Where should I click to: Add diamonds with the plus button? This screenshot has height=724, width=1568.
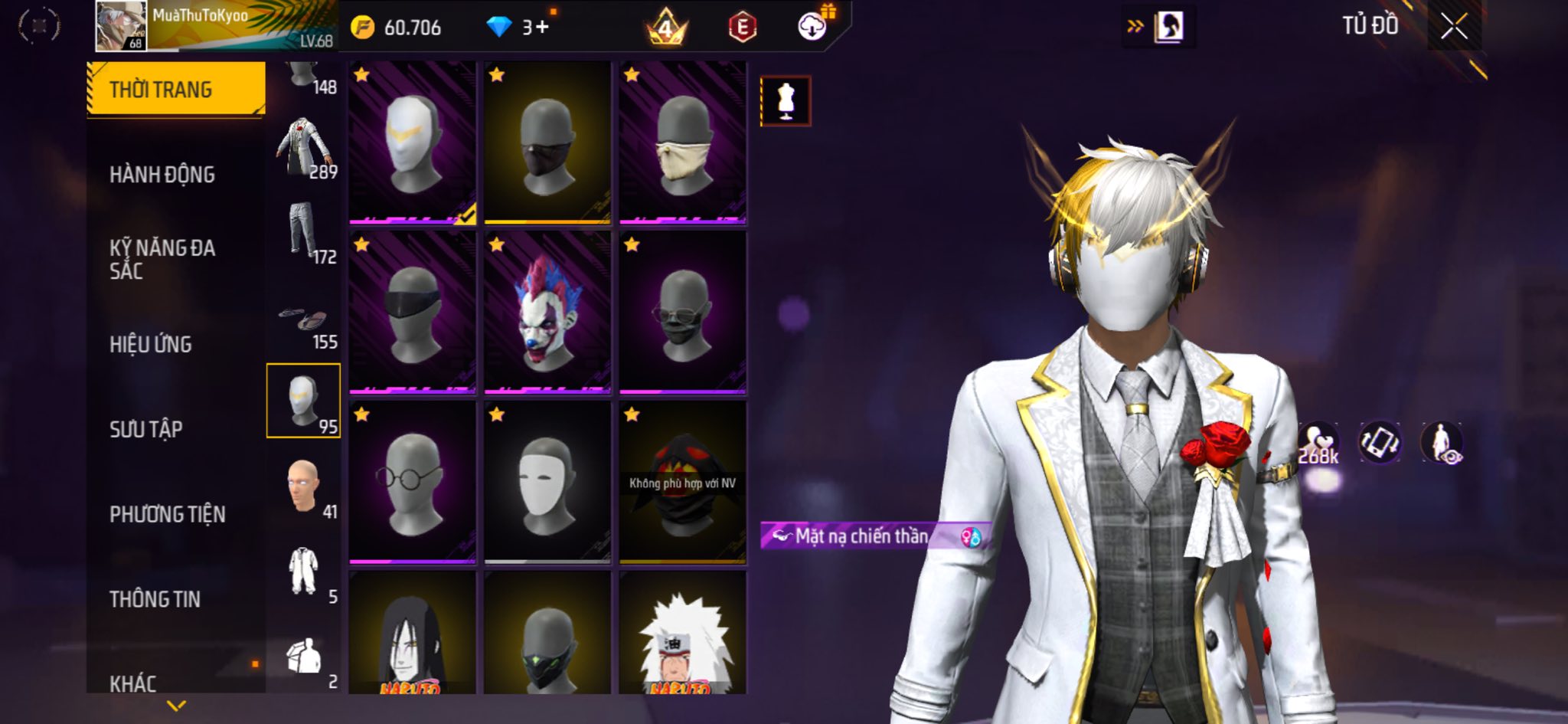(x=542, y=28)
